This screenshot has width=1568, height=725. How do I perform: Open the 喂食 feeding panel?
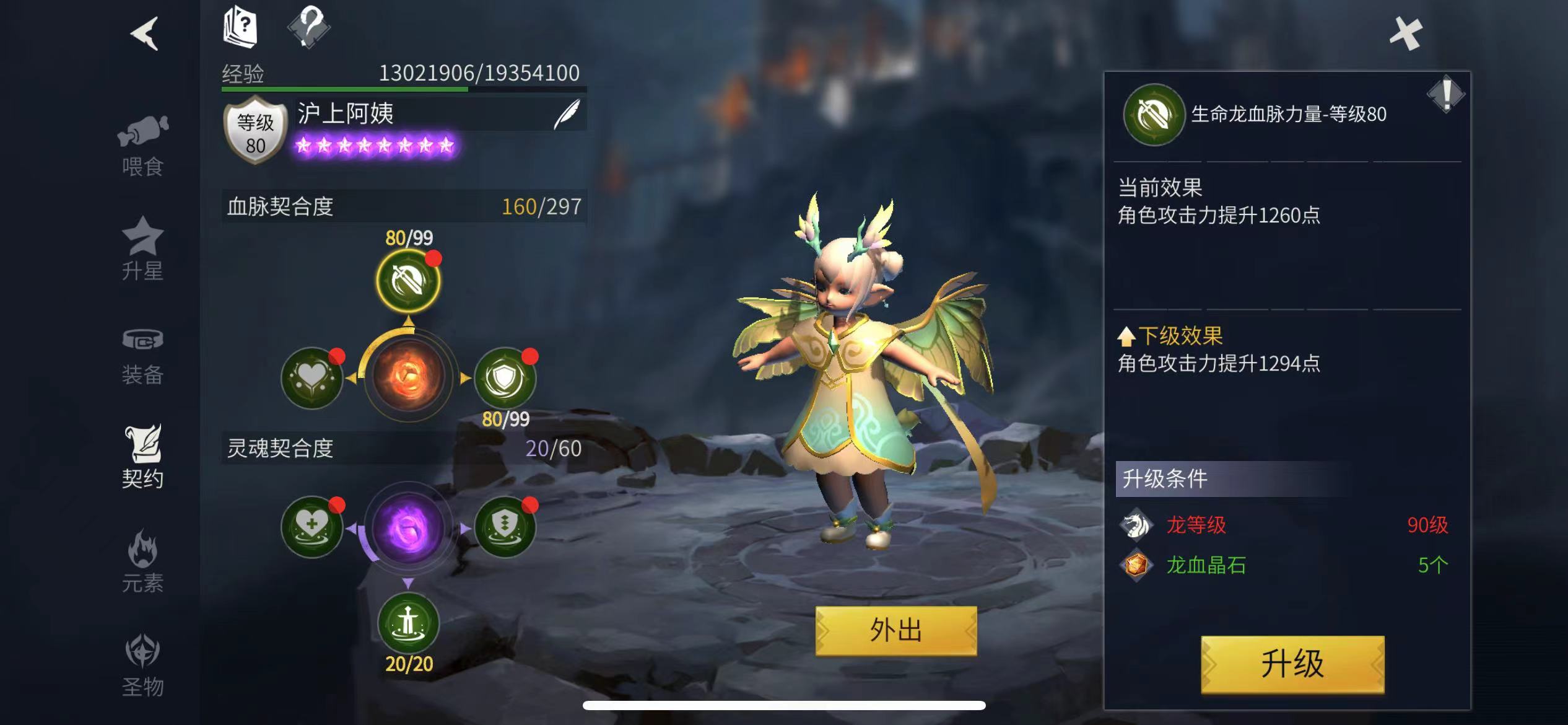click(144, 143)
